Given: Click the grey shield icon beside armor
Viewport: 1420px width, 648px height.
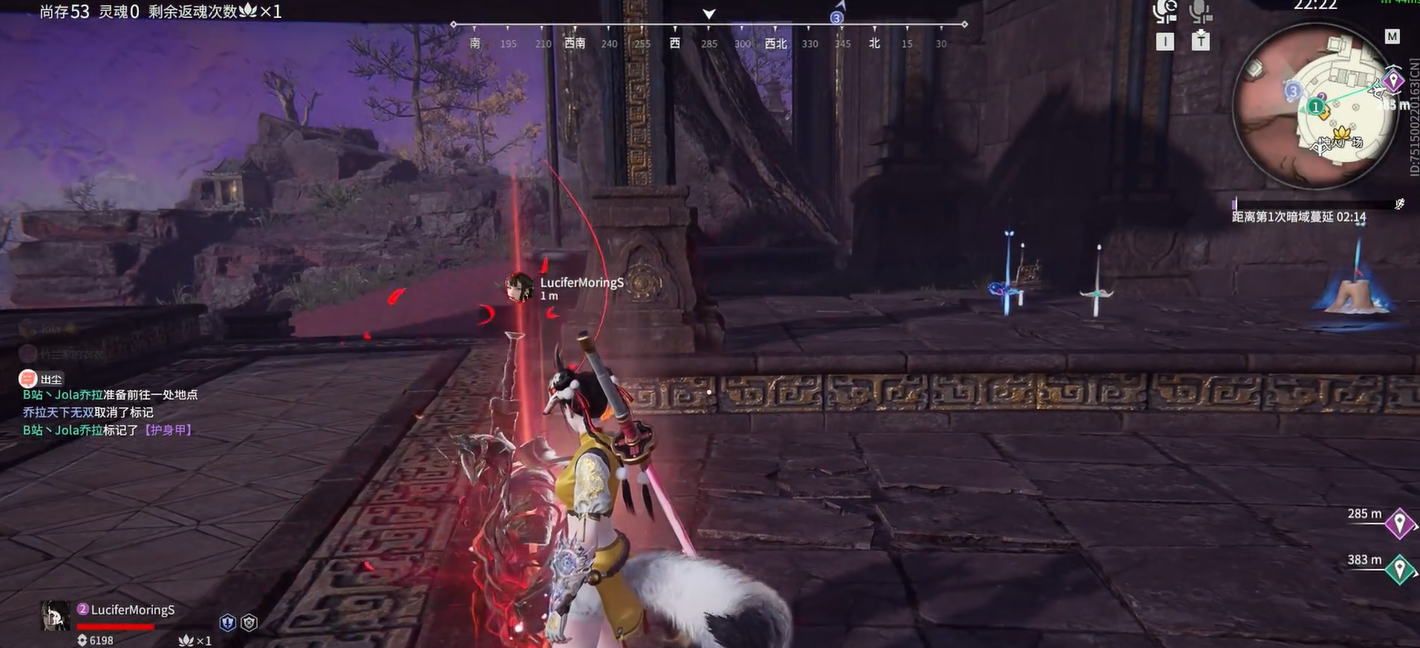Looking at the screenshot, I should [x=249, y=622].
